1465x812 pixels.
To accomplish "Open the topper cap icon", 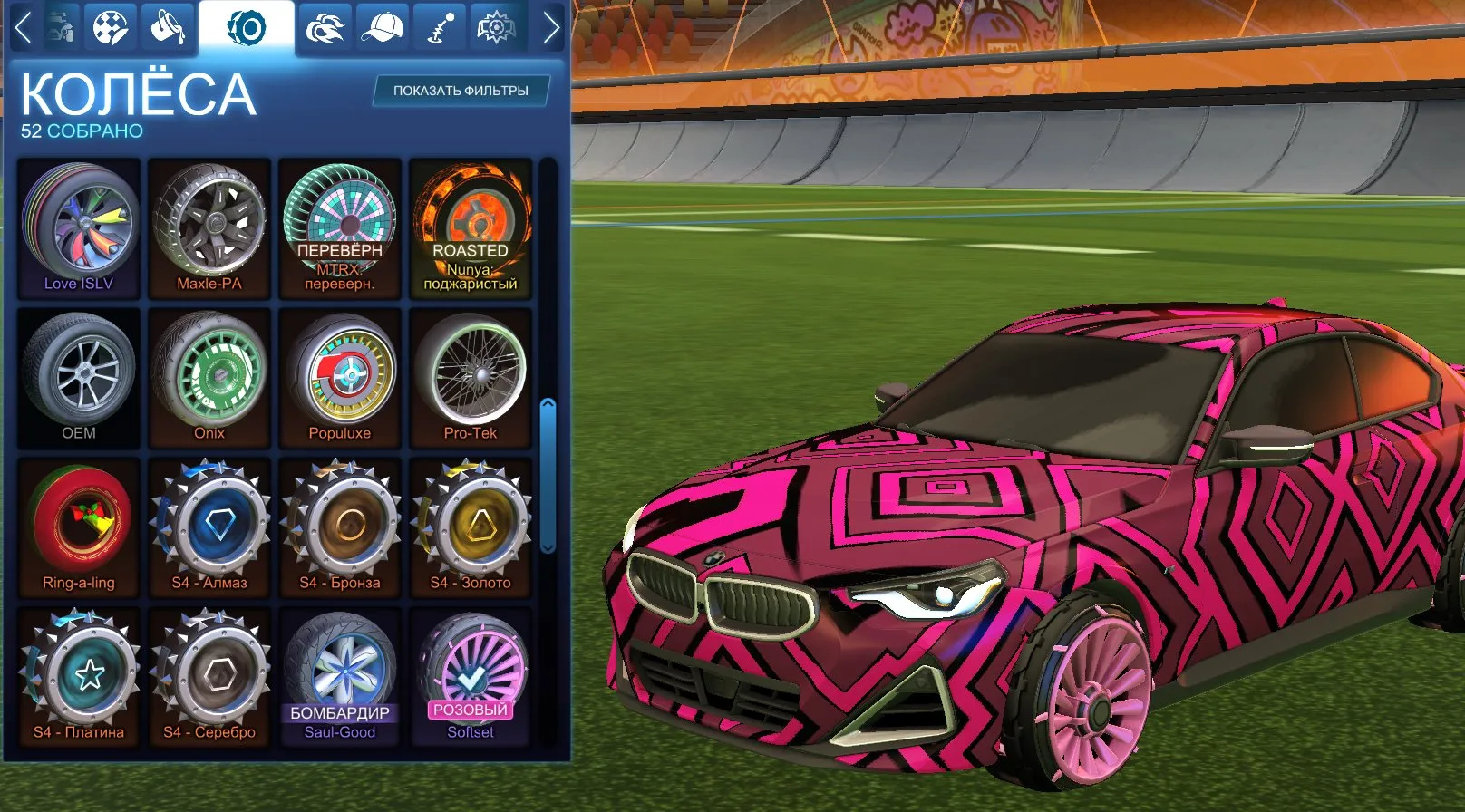I will [383, 26].
